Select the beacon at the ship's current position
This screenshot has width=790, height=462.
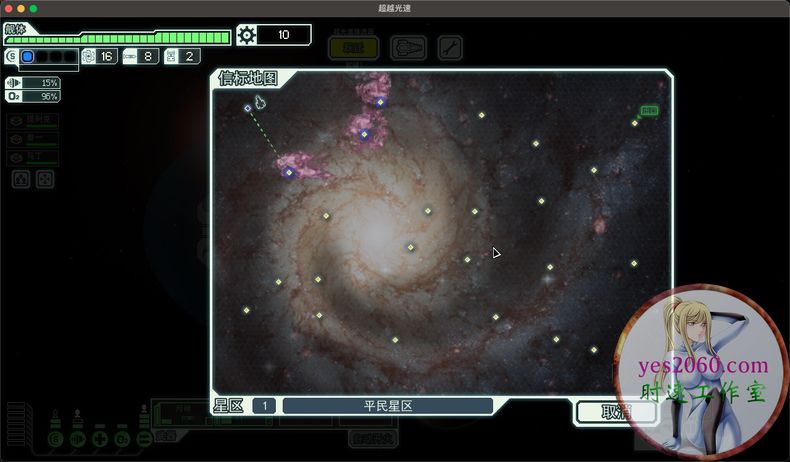tap(248, 108)
